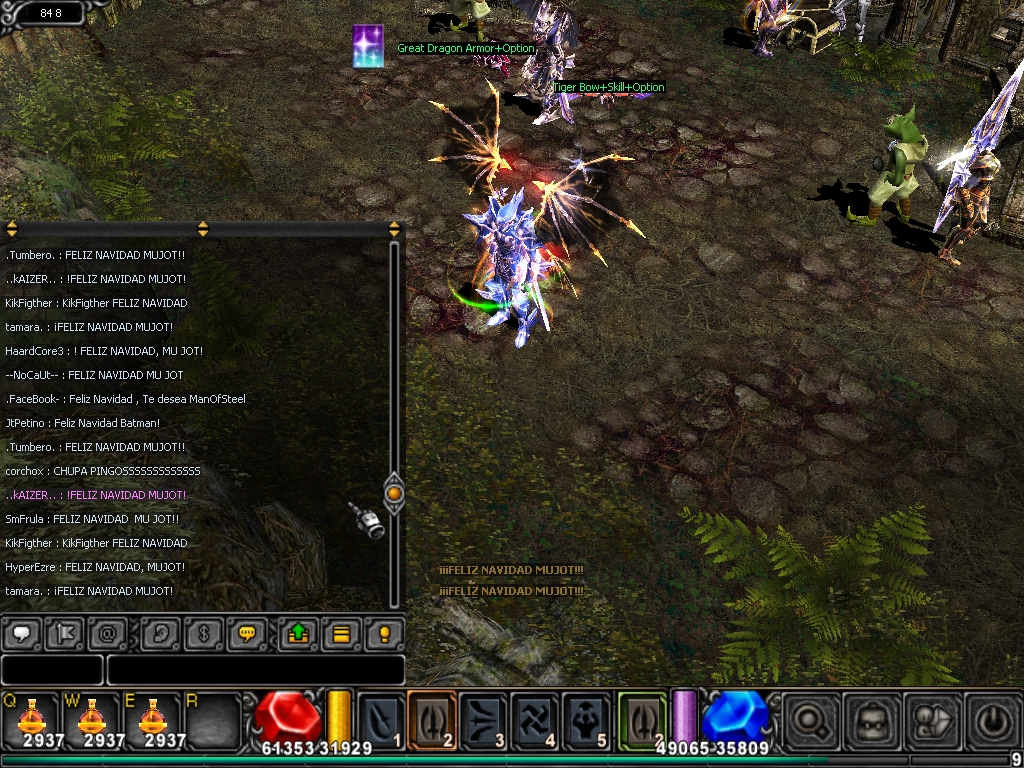
Task: Use the potion in the W slot
Action: [91, 718]
